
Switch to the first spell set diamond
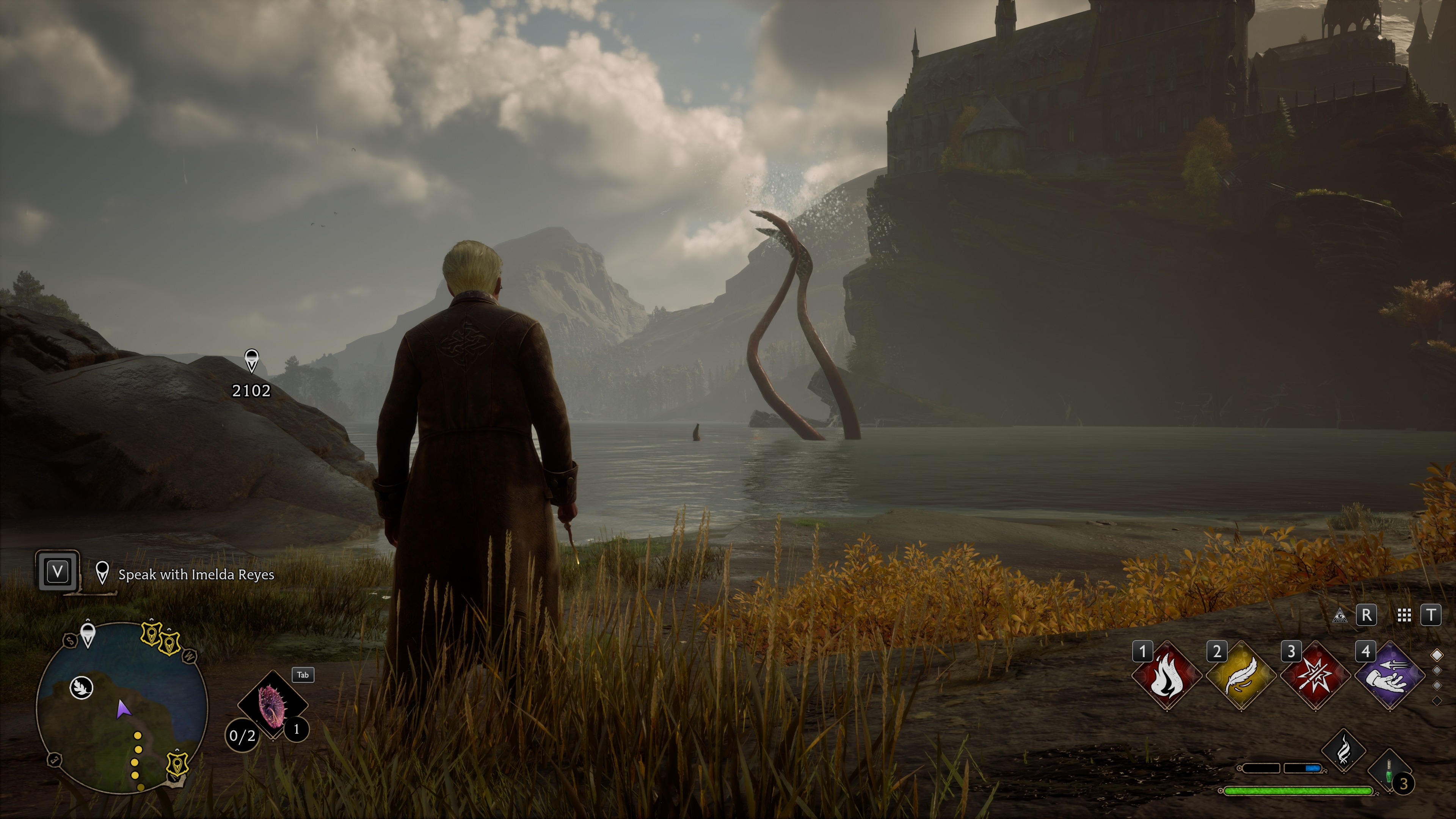coord(1437,654)
